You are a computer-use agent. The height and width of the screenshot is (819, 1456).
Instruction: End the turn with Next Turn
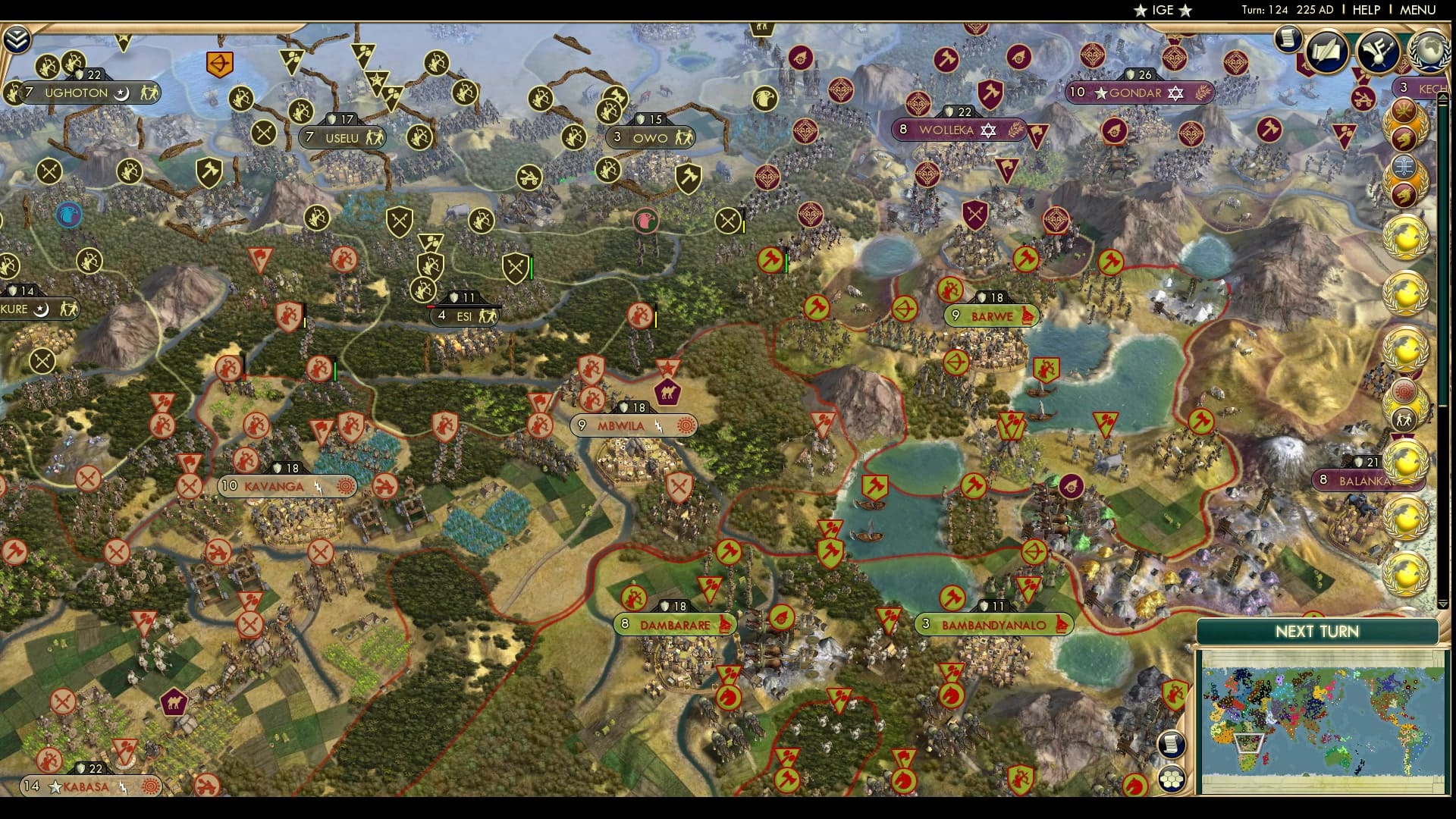[x=1316, y=632]
